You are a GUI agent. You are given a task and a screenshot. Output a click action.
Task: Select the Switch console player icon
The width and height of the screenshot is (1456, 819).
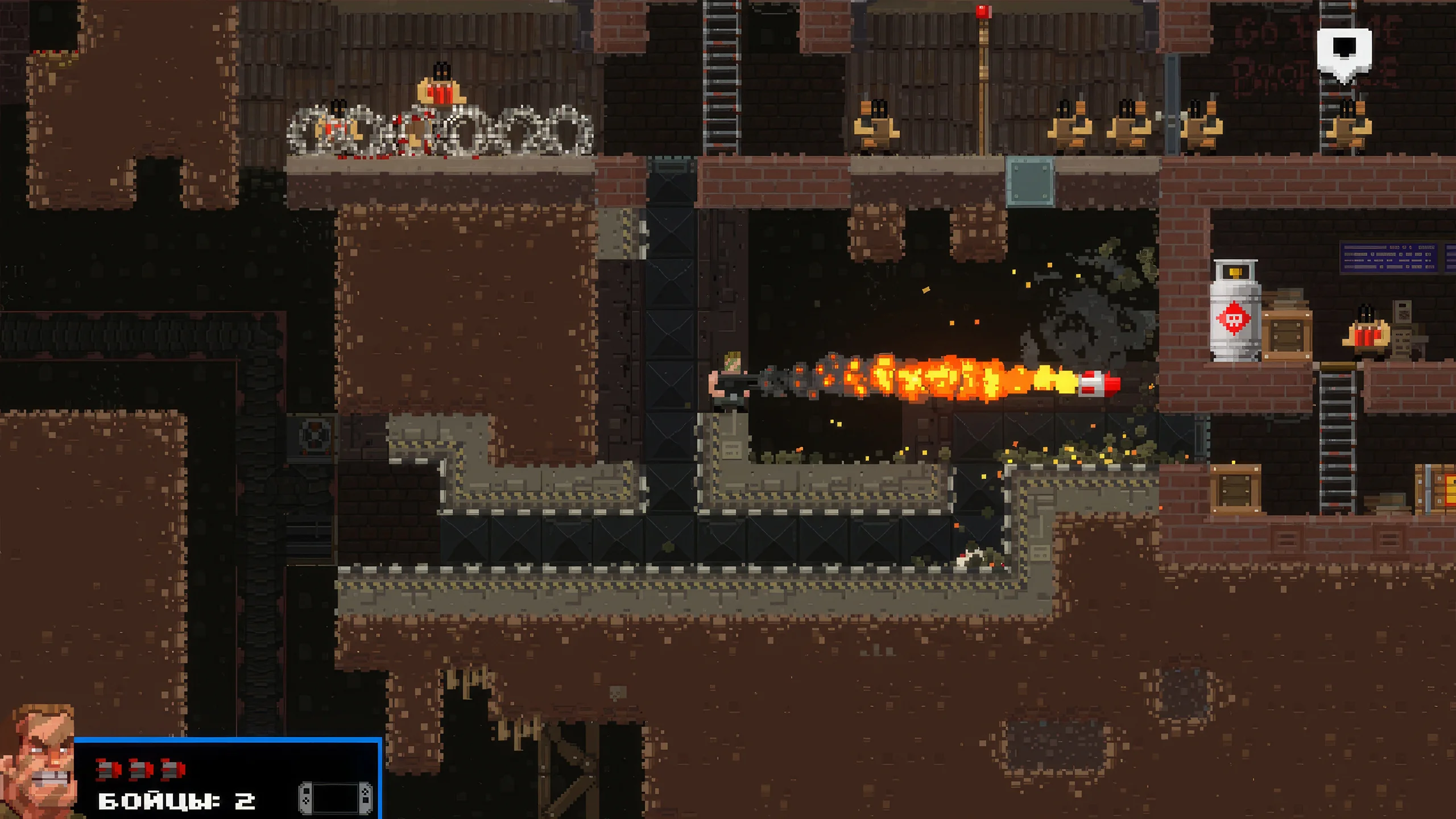pos(336,798)
